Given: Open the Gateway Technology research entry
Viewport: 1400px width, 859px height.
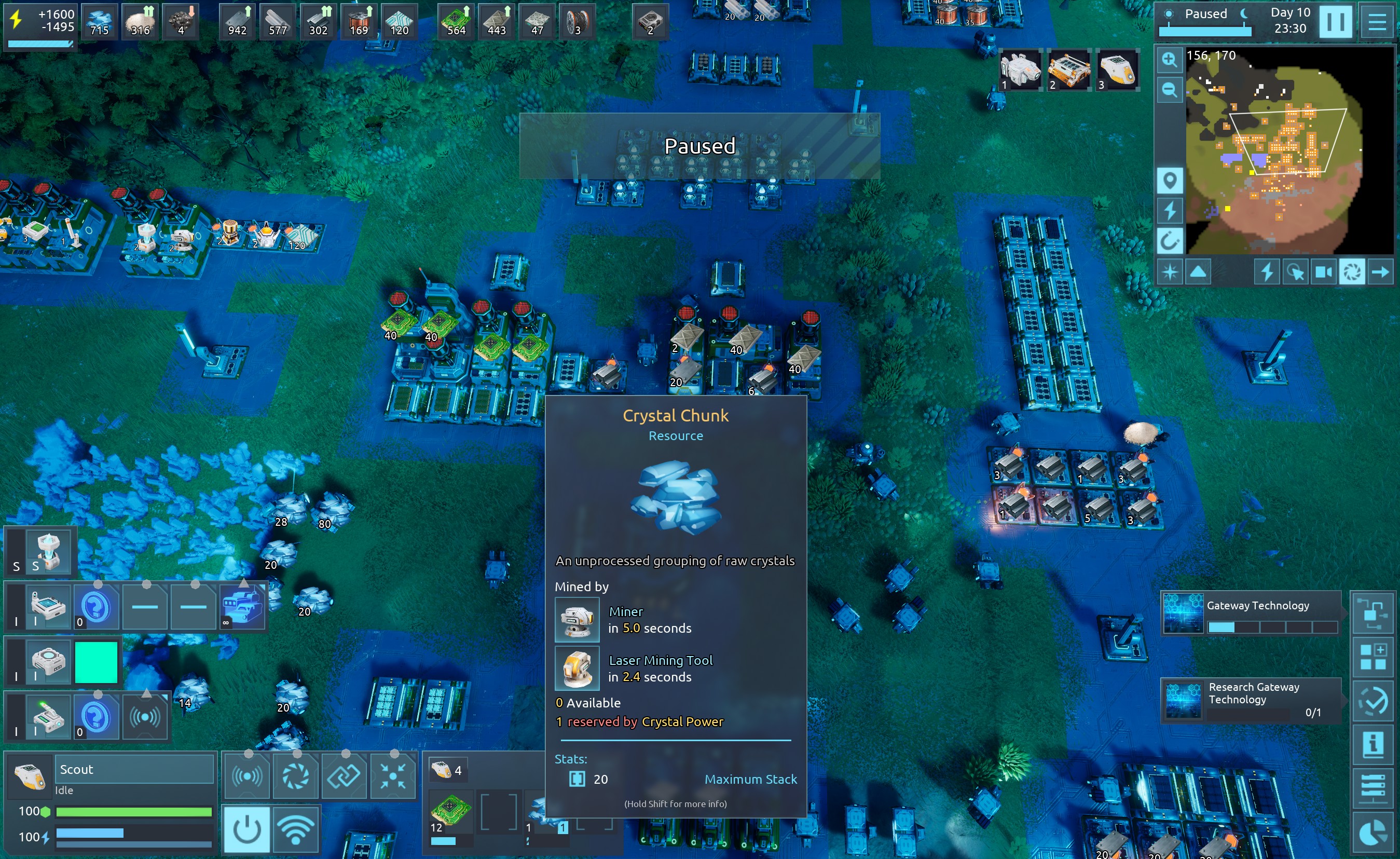Looking at the screenshot, I should [1251, 613].
